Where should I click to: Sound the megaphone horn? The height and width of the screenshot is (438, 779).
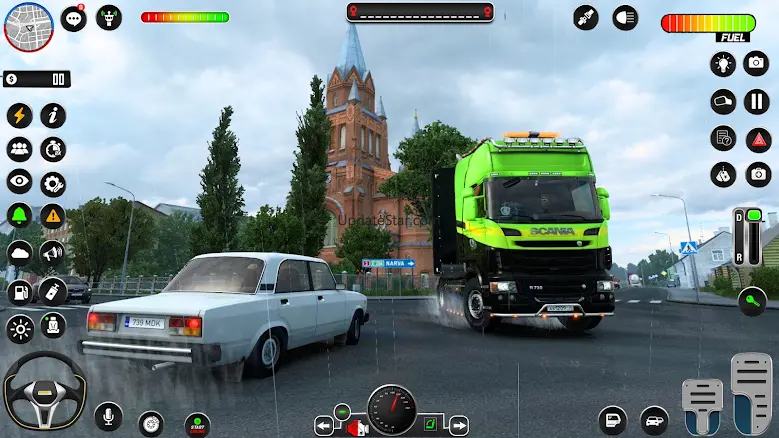pyautogui.click(x=52, y=254)
